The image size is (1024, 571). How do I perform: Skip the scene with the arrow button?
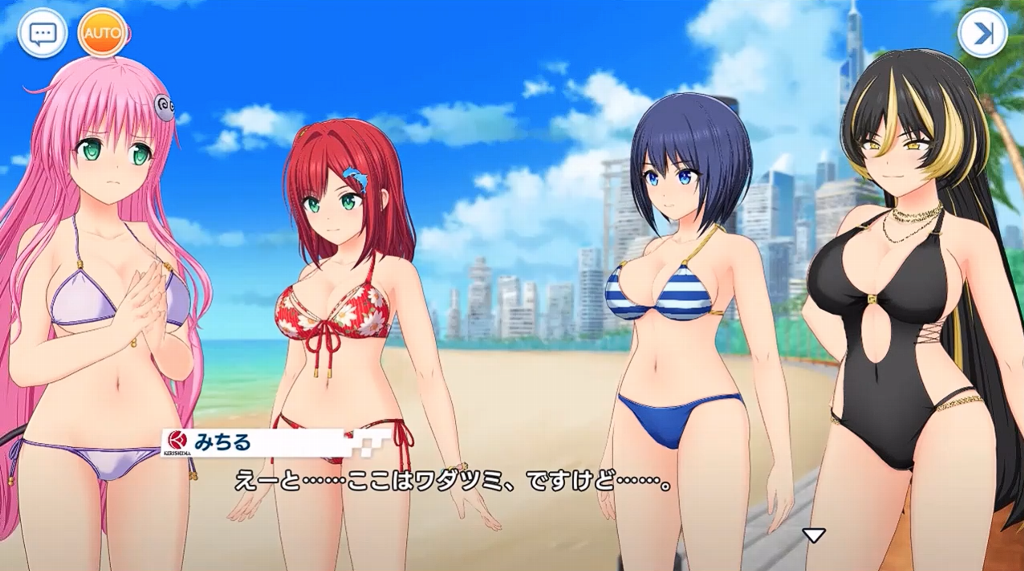[982, 34]
